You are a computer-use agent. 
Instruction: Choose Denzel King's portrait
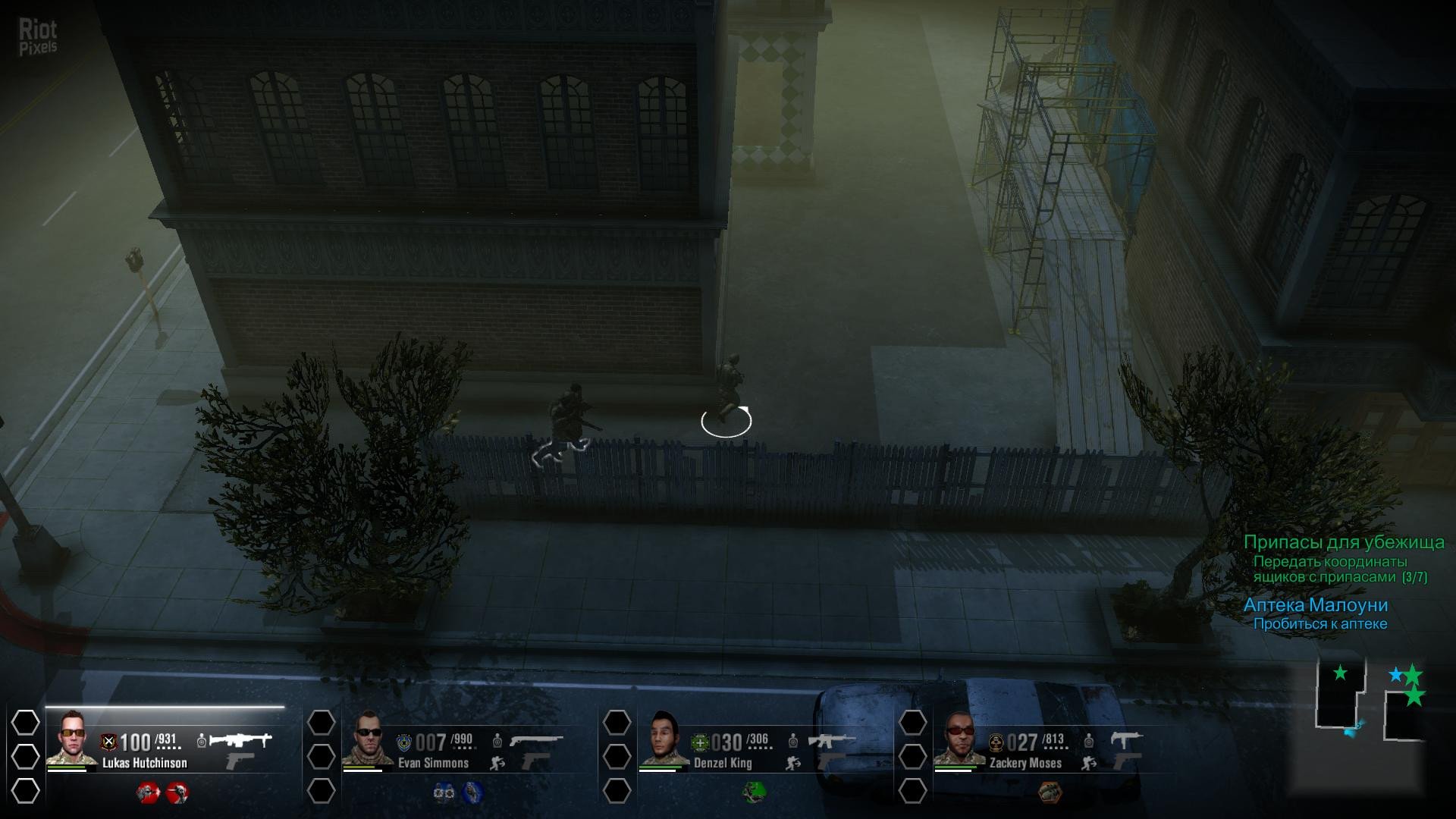(x=663, y=738)
